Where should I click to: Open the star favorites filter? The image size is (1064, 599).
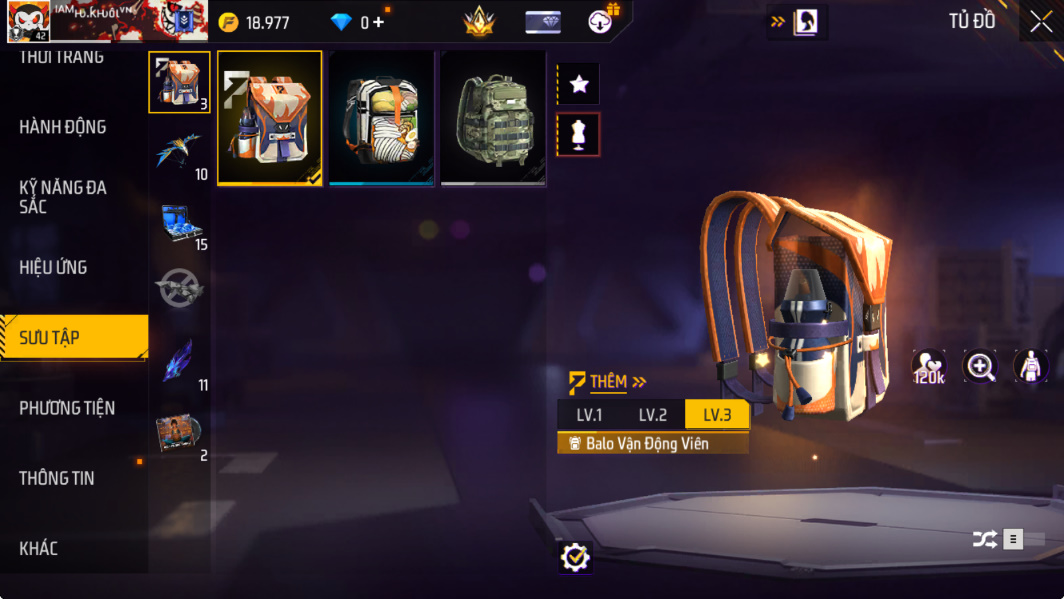tap(578, 85)
